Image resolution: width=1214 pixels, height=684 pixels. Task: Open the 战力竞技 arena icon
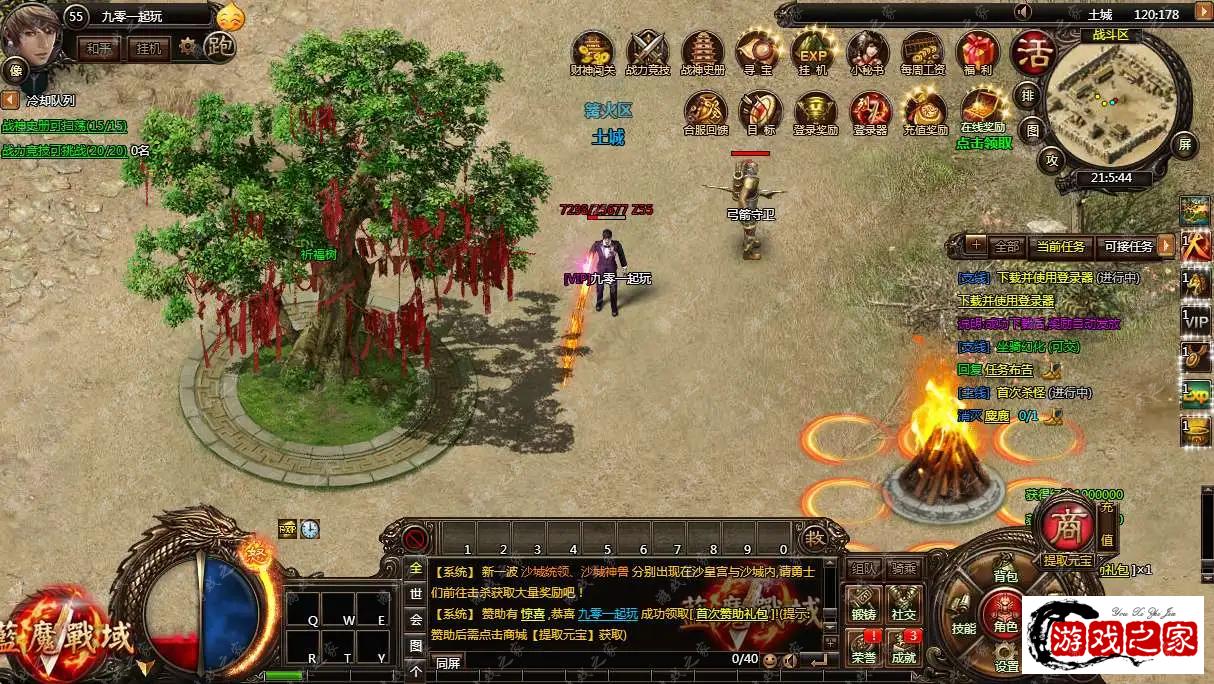[x=647, y=51]
